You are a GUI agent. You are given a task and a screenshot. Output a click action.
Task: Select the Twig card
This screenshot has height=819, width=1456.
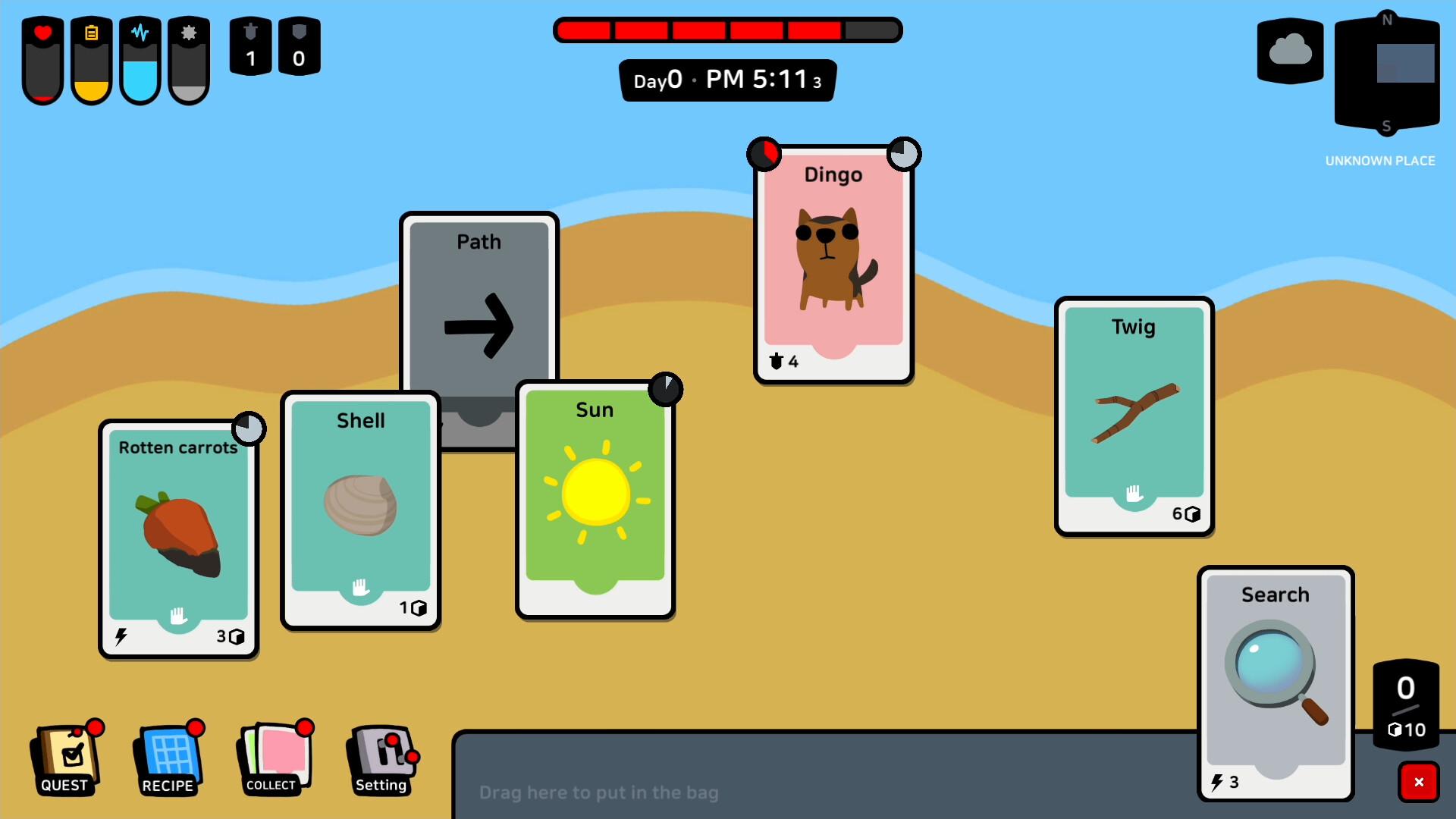(x=1132, y=413)
